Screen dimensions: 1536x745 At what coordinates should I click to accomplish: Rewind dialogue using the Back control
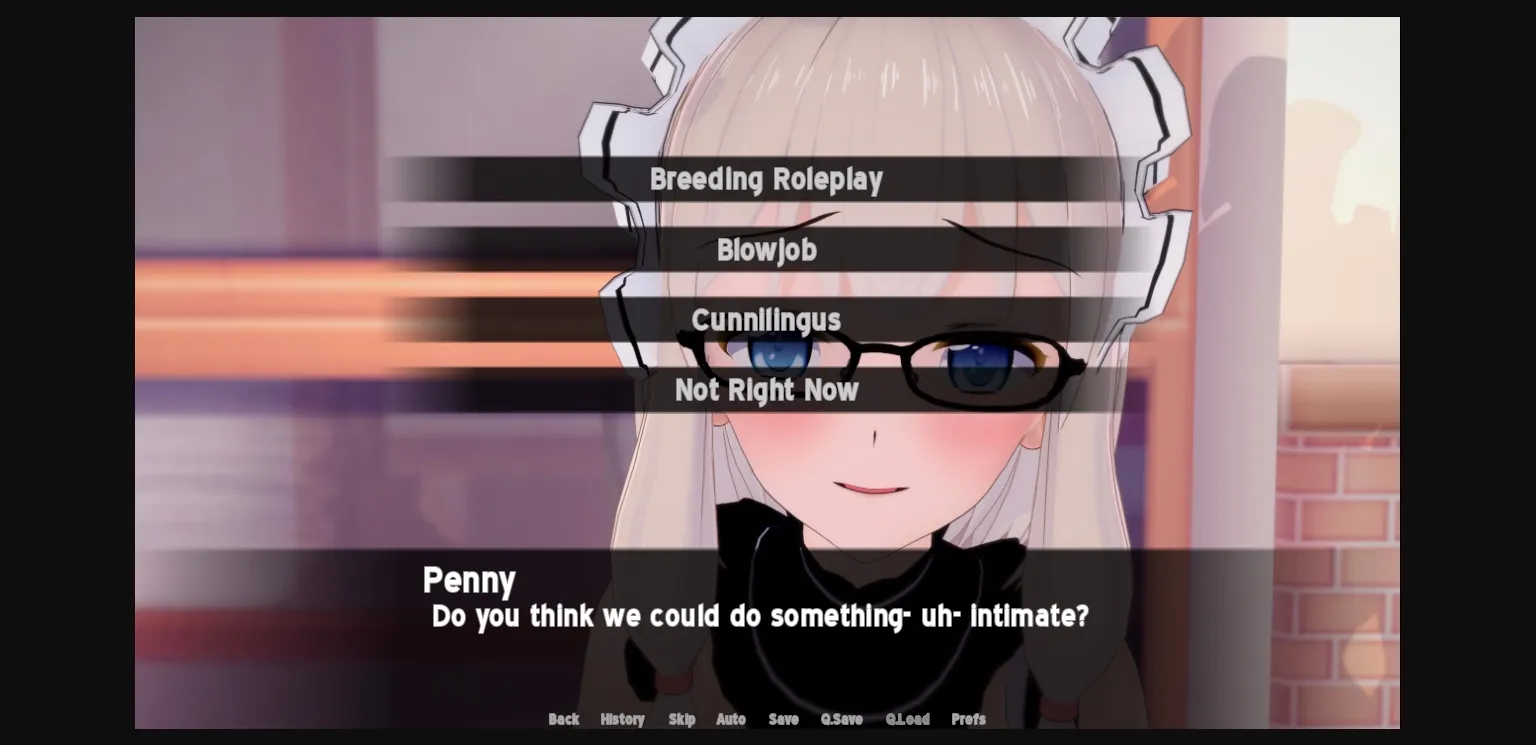(563, 719)
